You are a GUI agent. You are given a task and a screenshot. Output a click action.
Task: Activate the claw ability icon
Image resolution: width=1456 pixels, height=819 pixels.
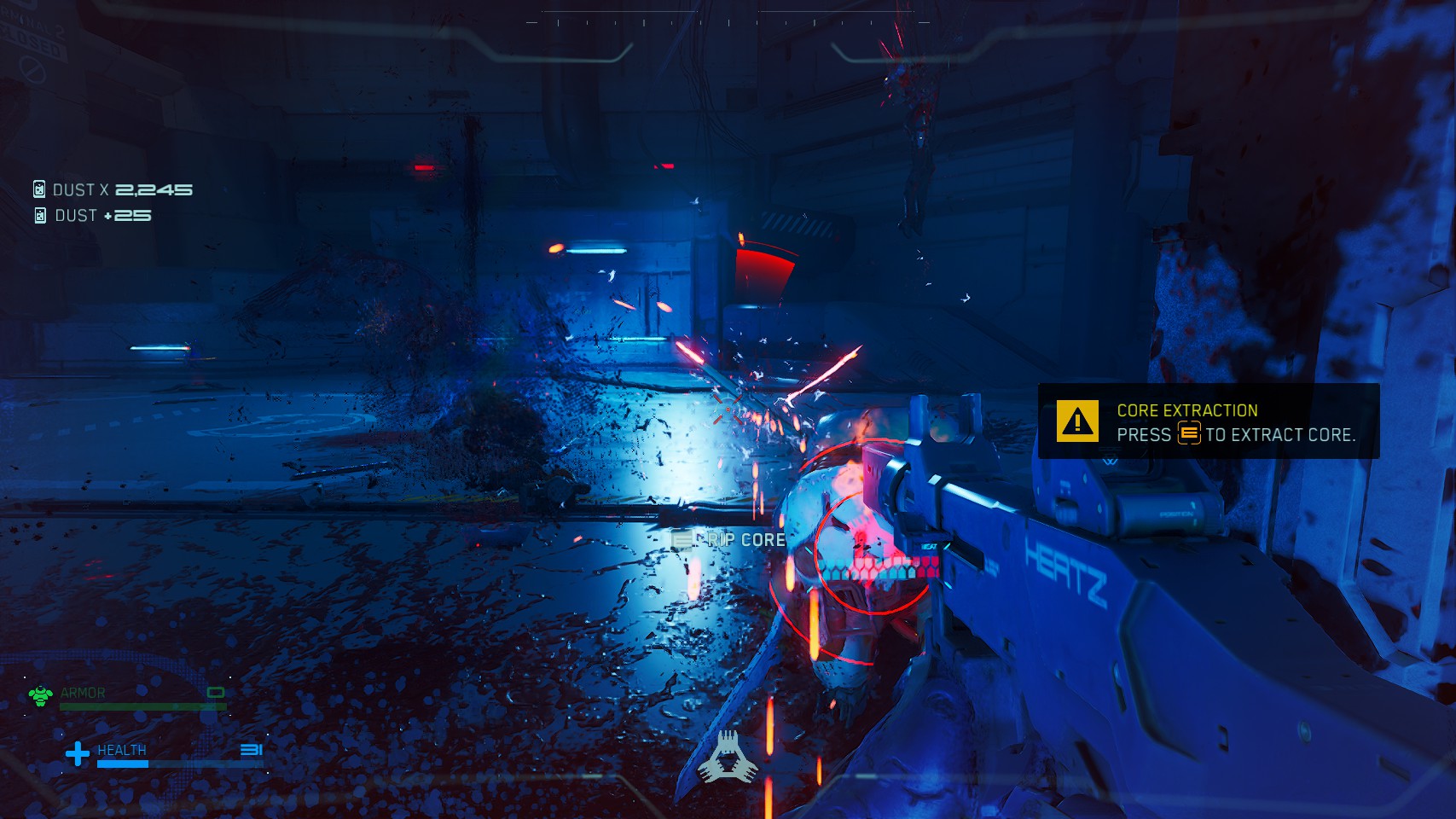click(728, 758)
